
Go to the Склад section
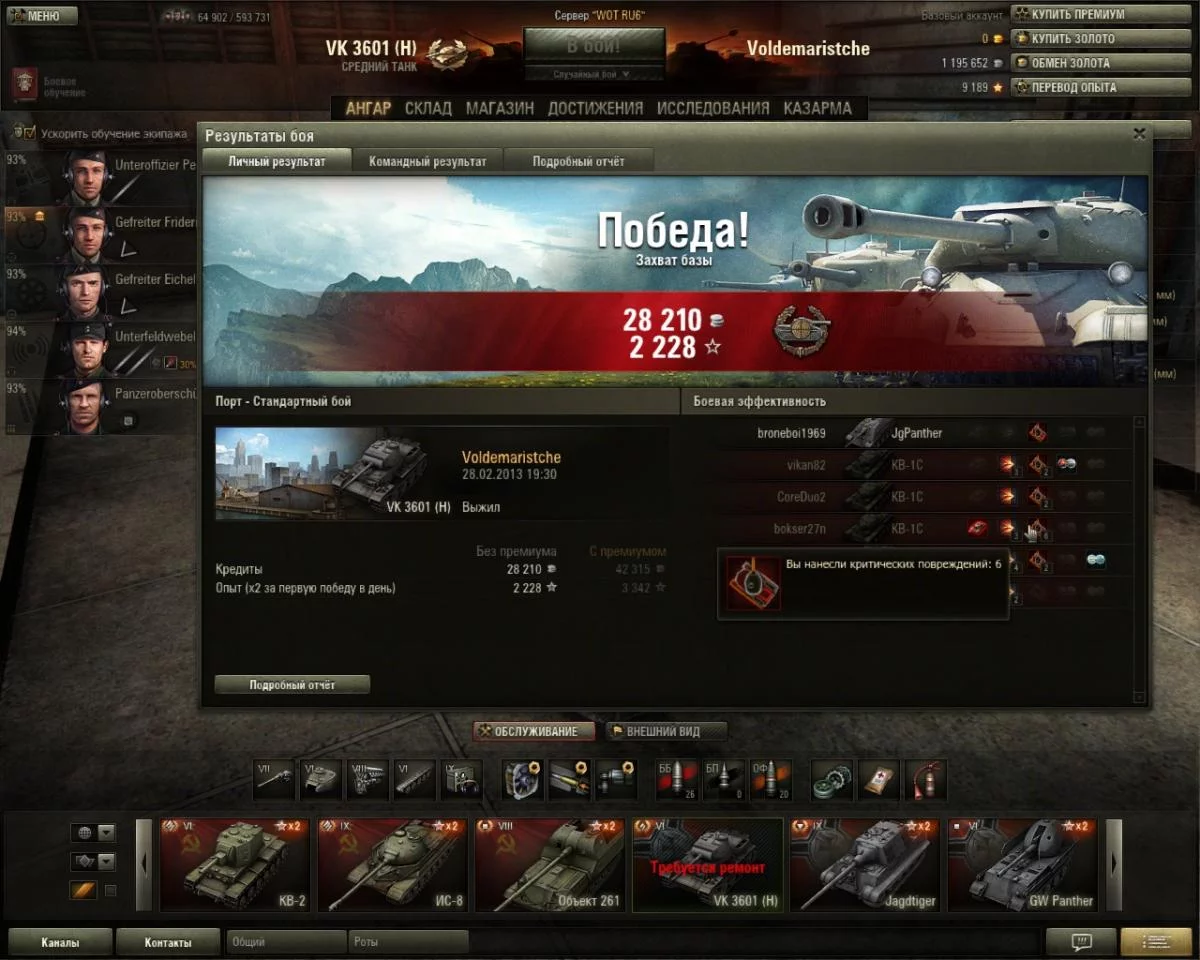[x=428, y=108]
